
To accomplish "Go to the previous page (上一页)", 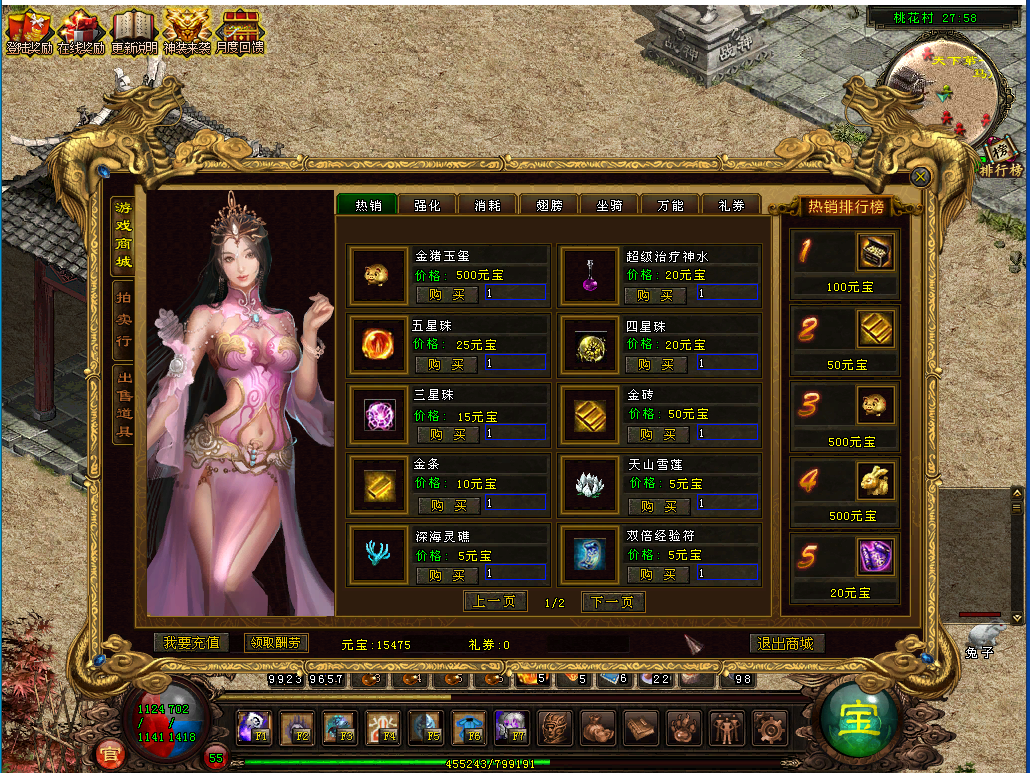I will [x=495, y=602].
